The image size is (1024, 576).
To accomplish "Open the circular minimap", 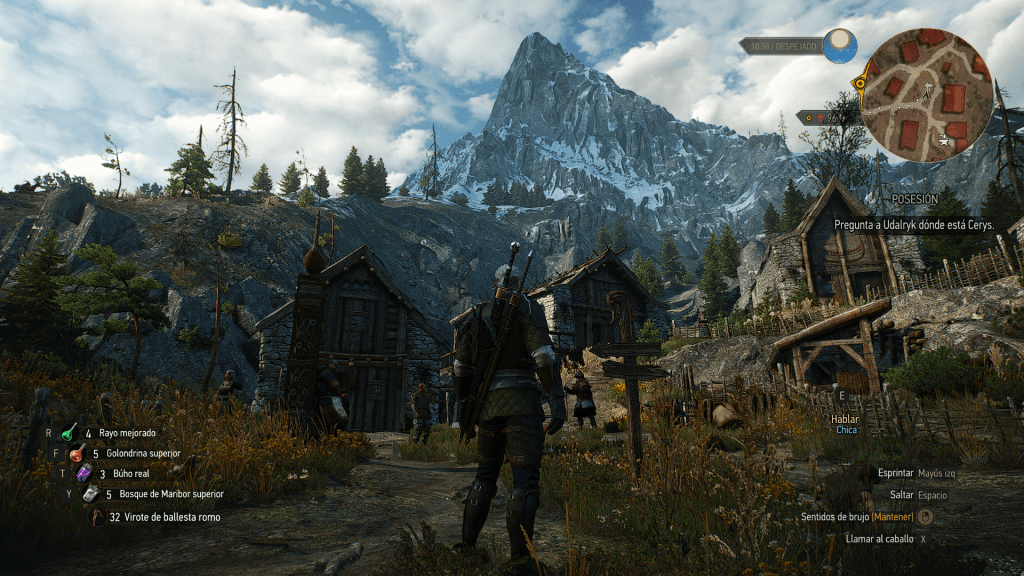I will pyautogui.click(x=928, y=95).
